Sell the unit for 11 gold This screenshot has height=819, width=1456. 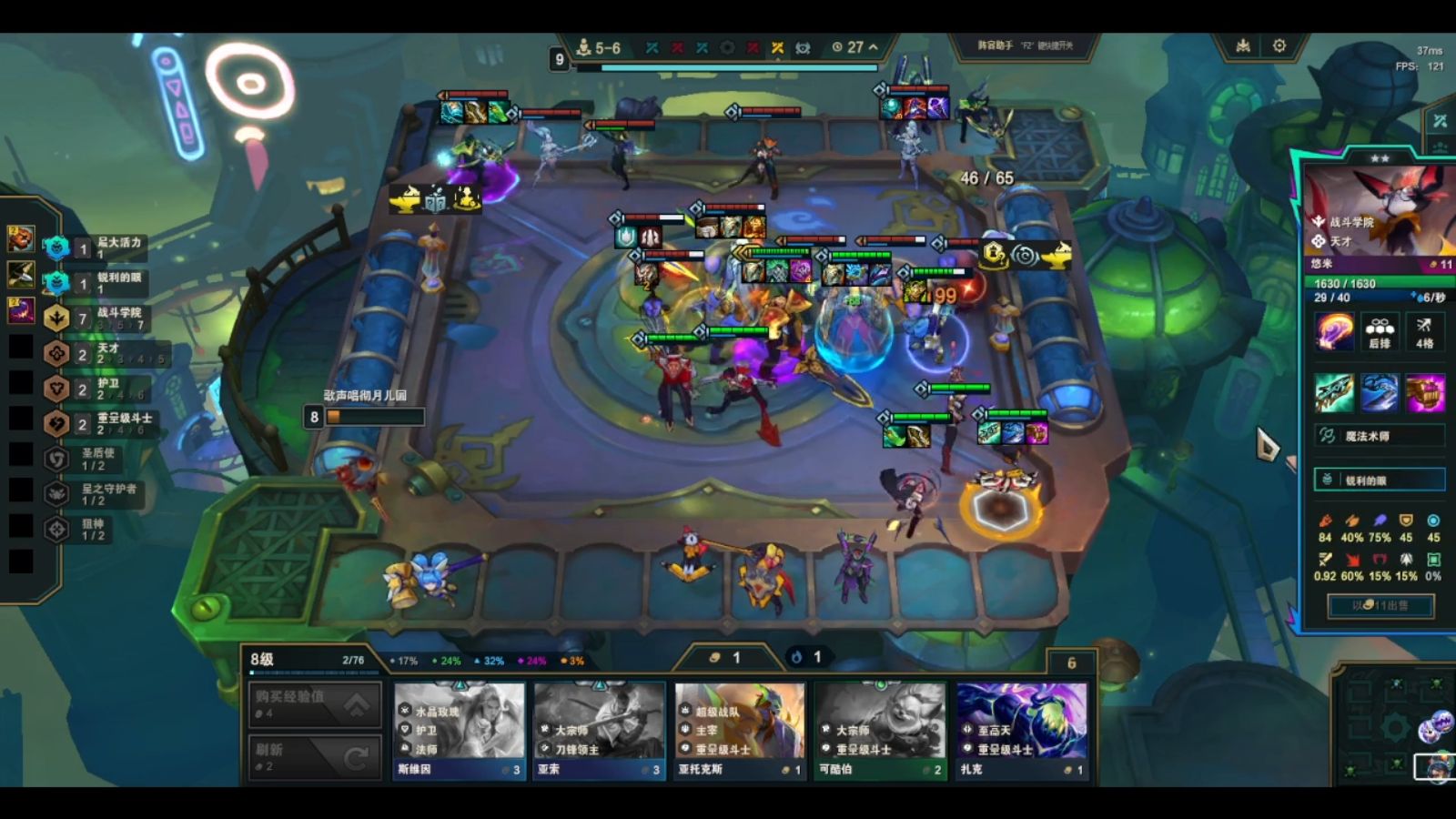1380,605
